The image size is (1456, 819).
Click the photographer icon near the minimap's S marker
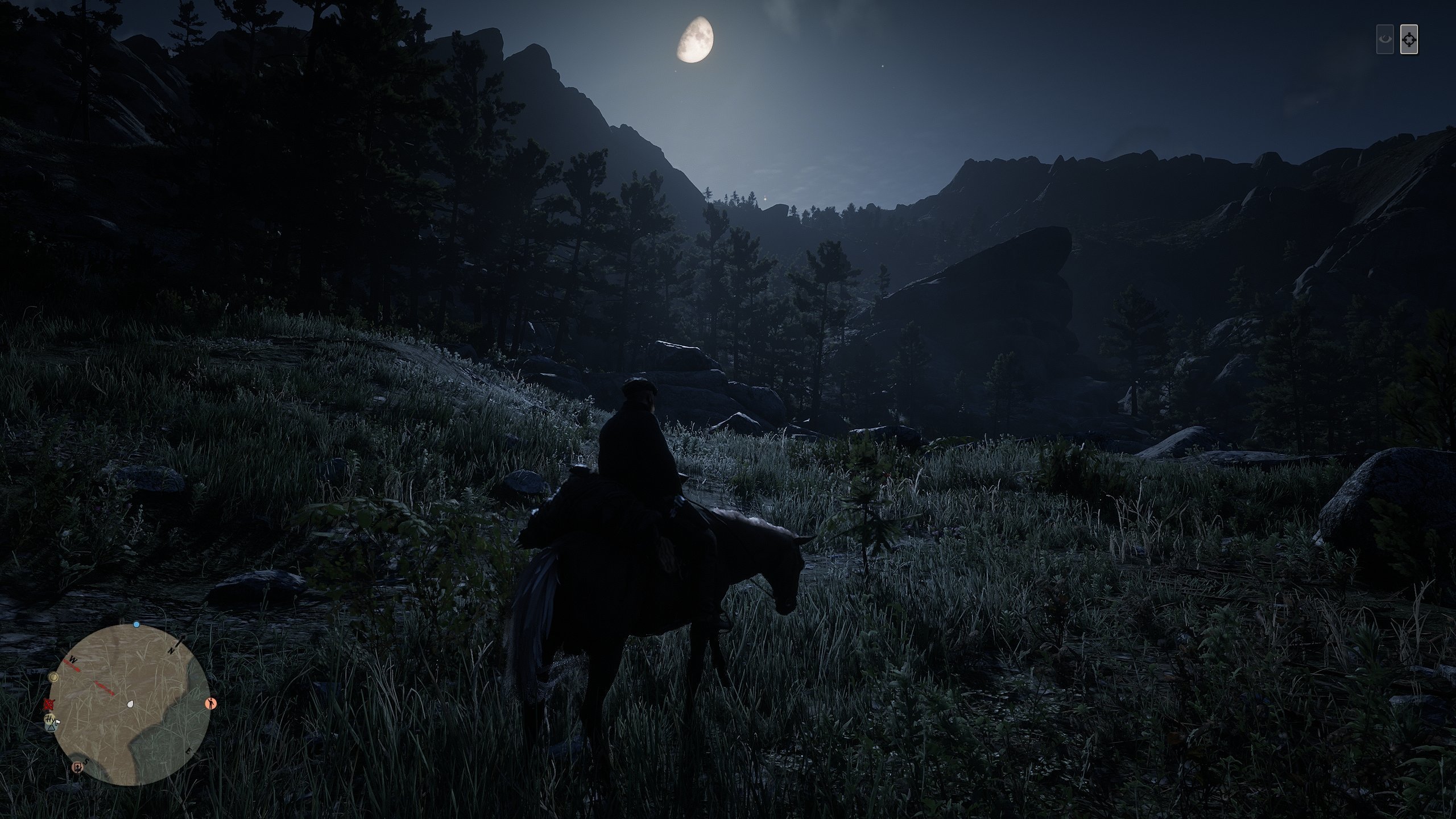click(78, 768)
